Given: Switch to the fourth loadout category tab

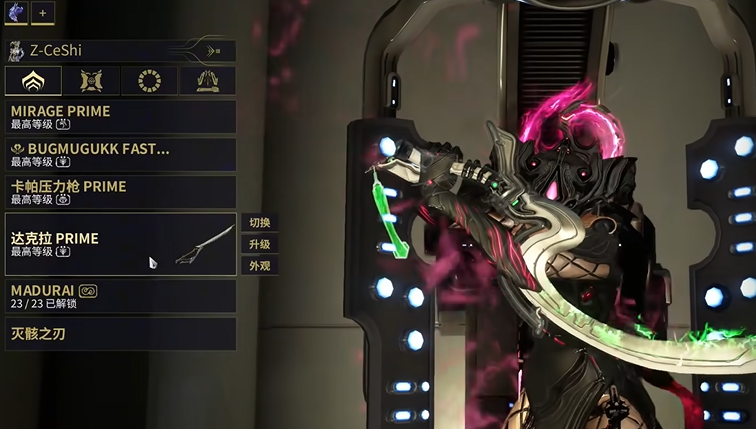Looking at the screenshot, I should 207,81.
